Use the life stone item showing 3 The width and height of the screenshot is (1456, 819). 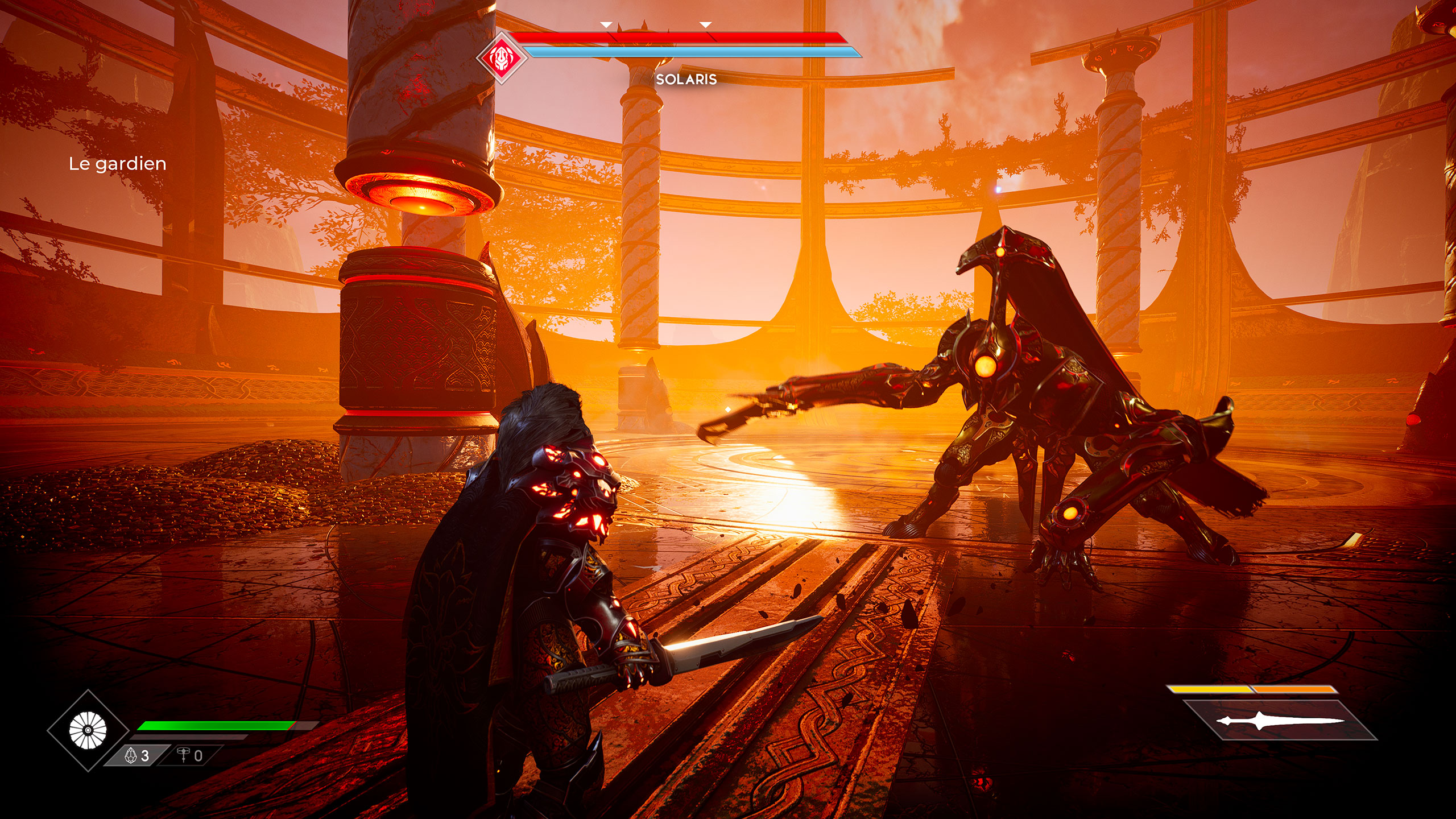coord(137,755)
